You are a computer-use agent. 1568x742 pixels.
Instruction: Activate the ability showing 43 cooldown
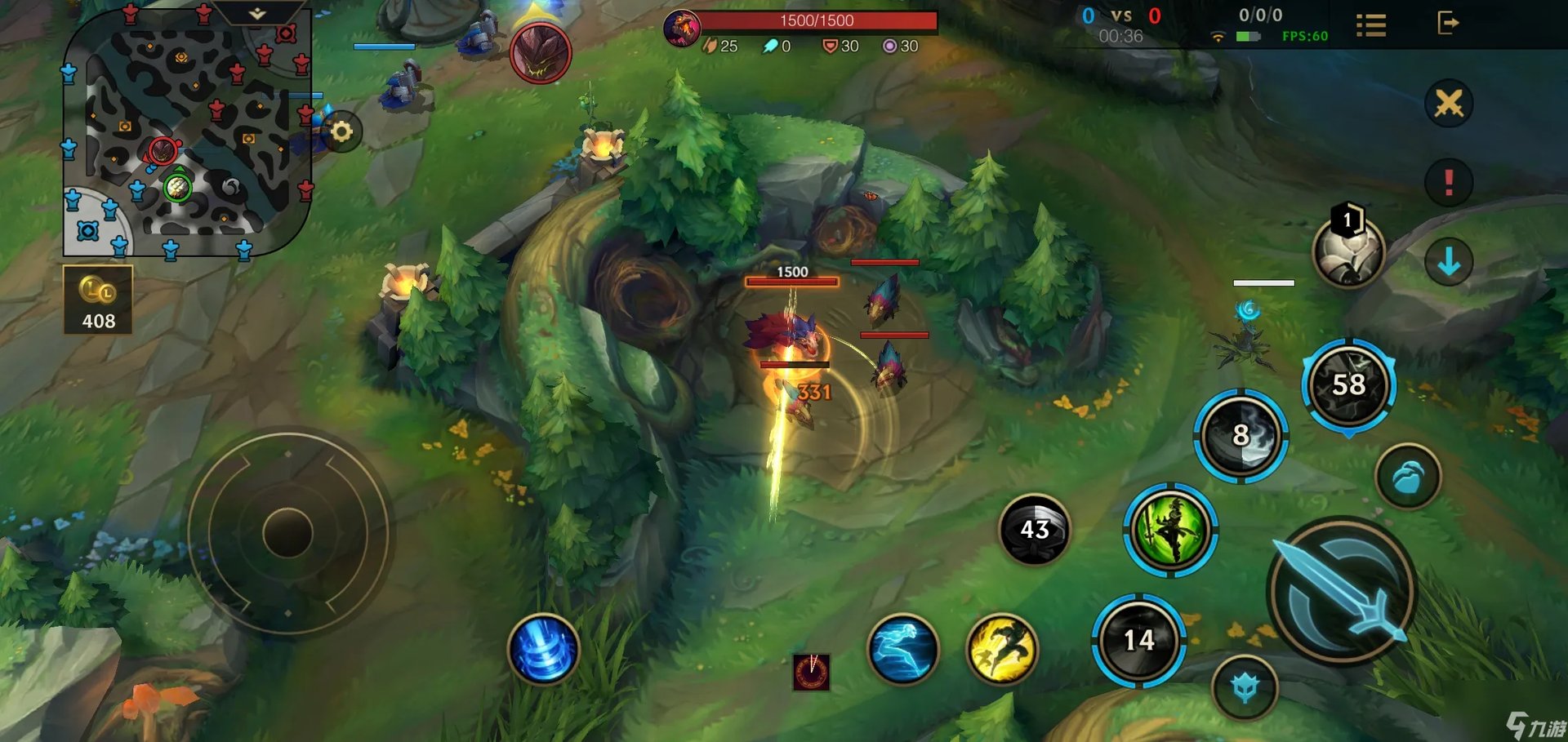pos(1035,530)
